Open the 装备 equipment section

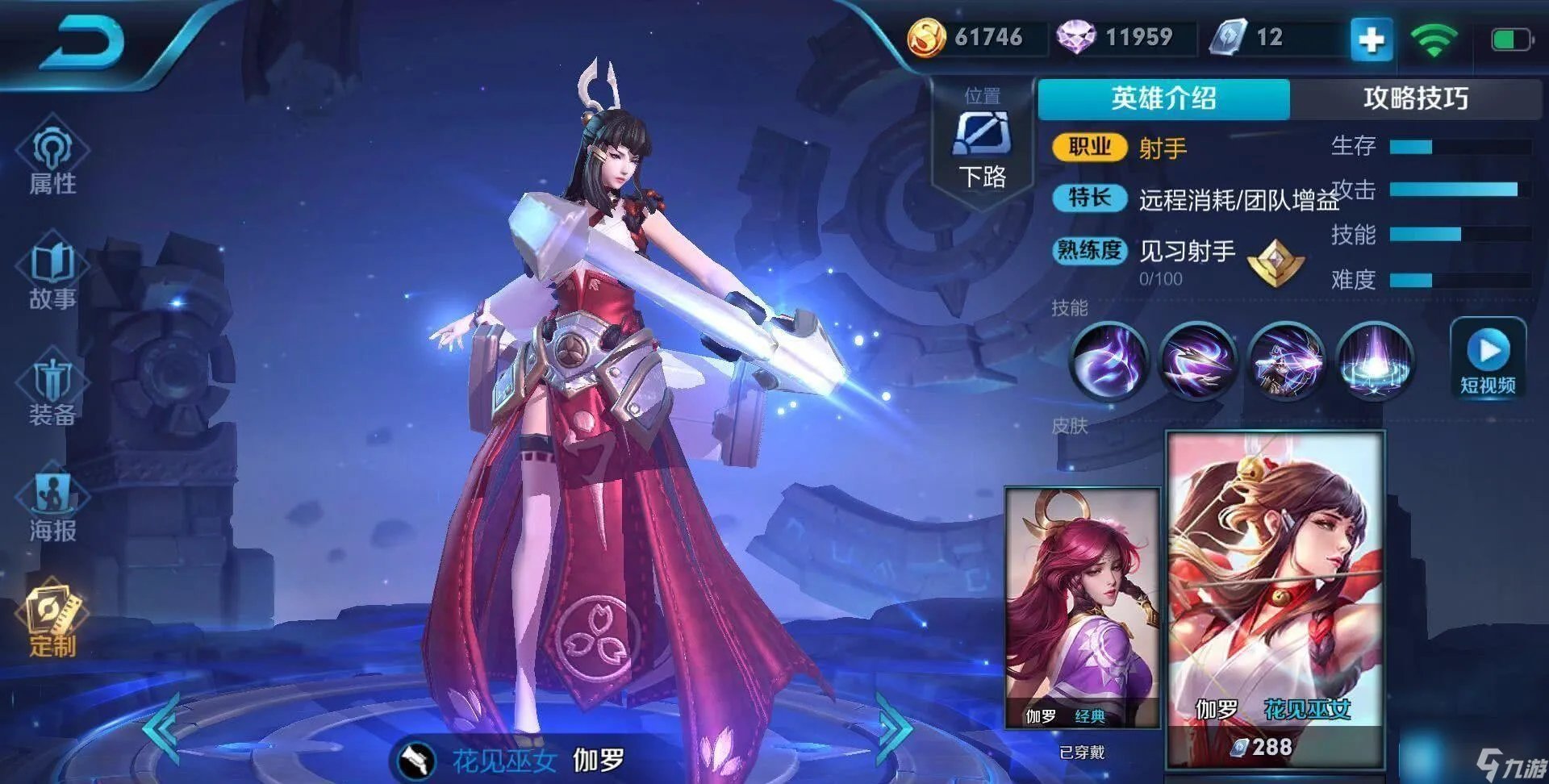coord(52,391)
